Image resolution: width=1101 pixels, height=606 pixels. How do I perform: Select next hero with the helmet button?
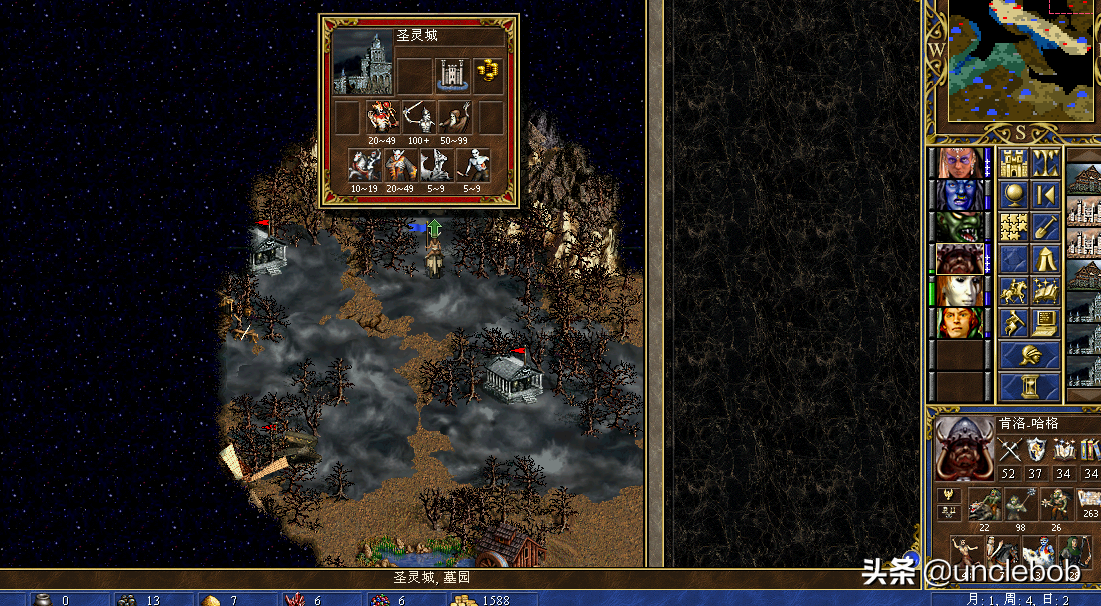1030,355
